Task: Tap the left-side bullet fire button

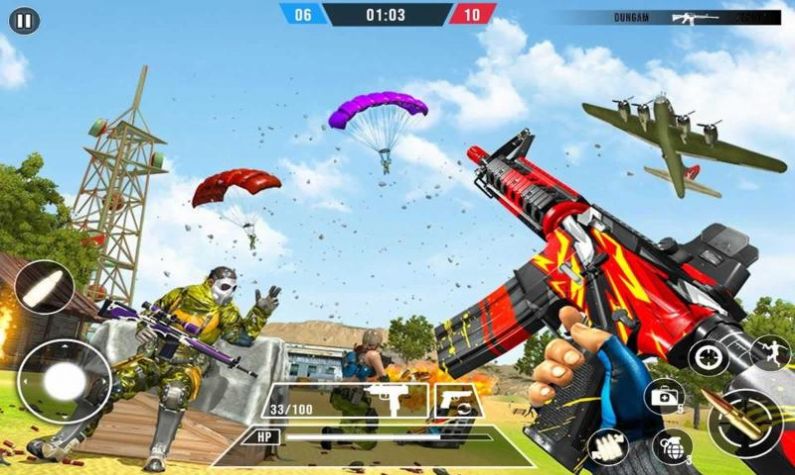Action: coord(44,287)
